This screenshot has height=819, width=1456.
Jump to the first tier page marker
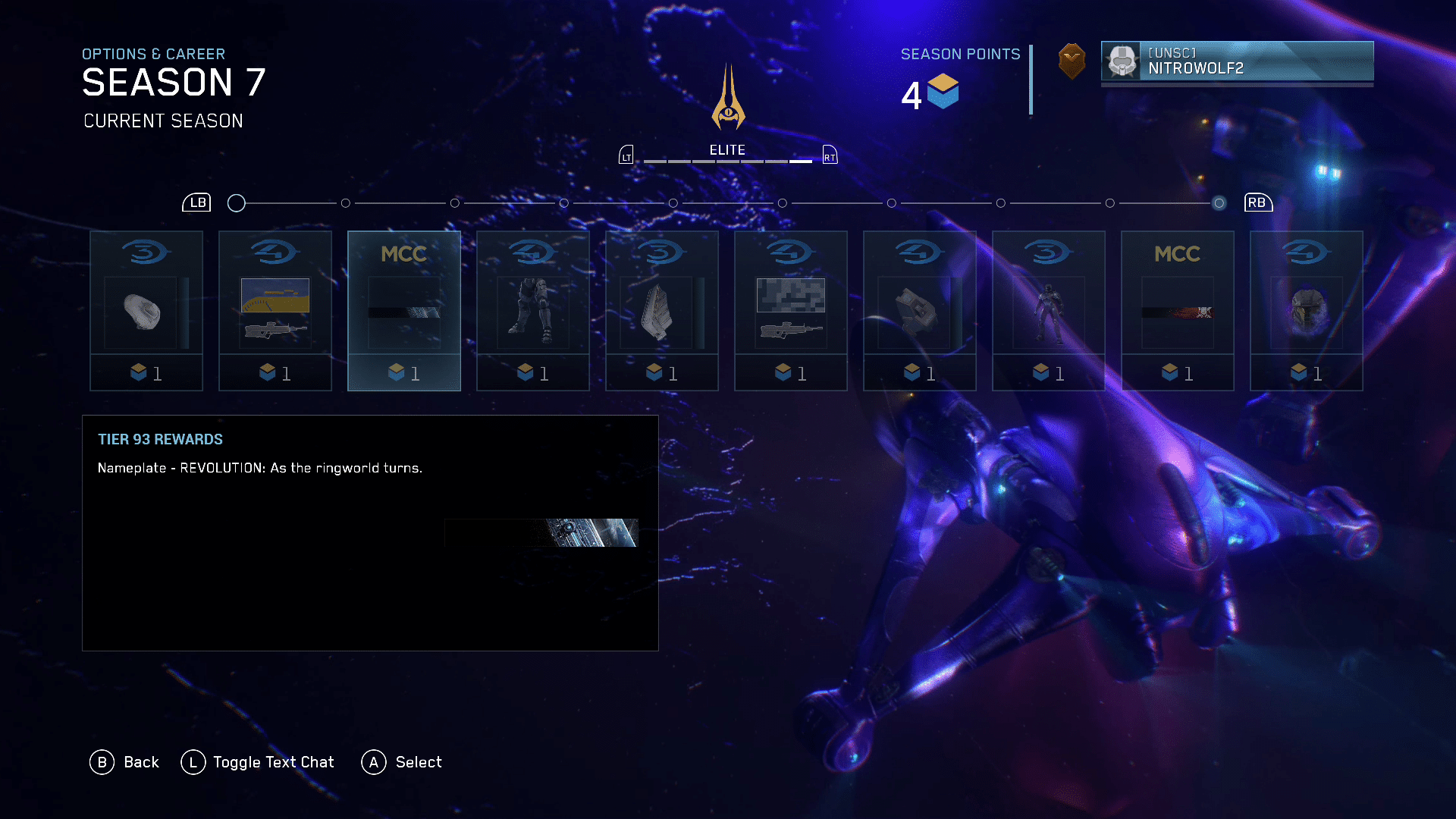pyautogui.click(x=237, y=203)
